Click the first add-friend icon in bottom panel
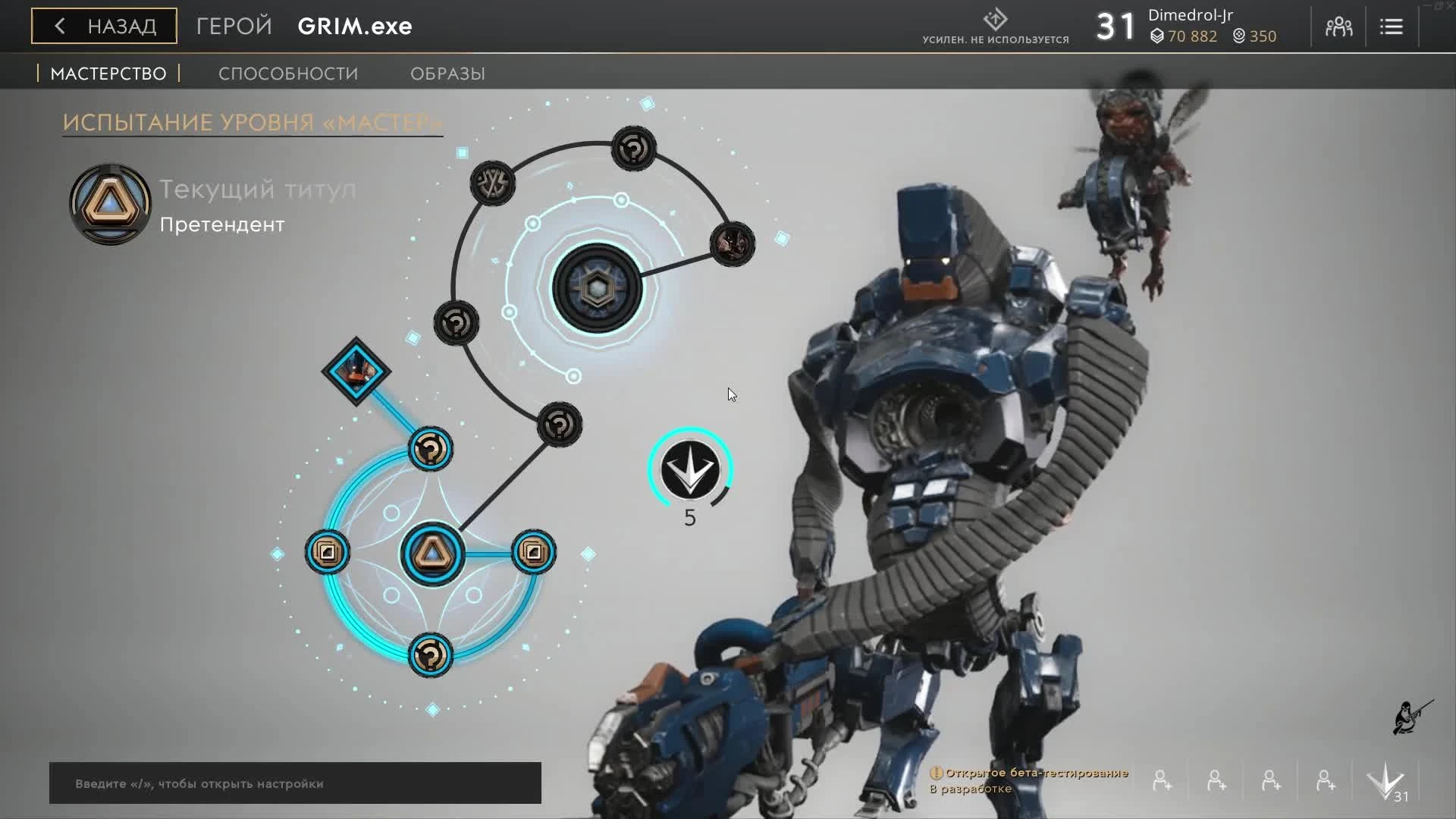 (1161, 780)
